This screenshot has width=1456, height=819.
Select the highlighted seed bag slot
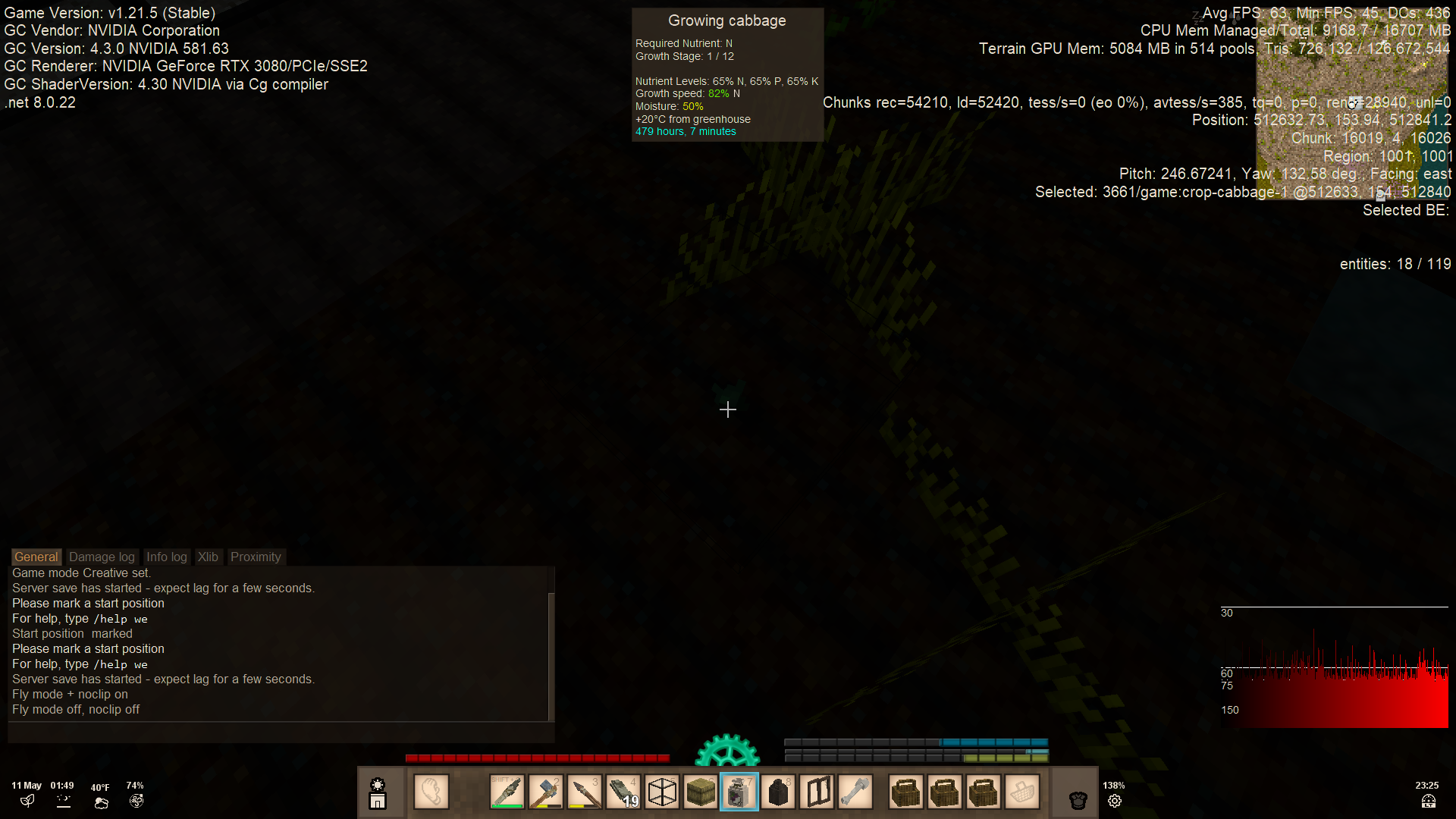739,792
